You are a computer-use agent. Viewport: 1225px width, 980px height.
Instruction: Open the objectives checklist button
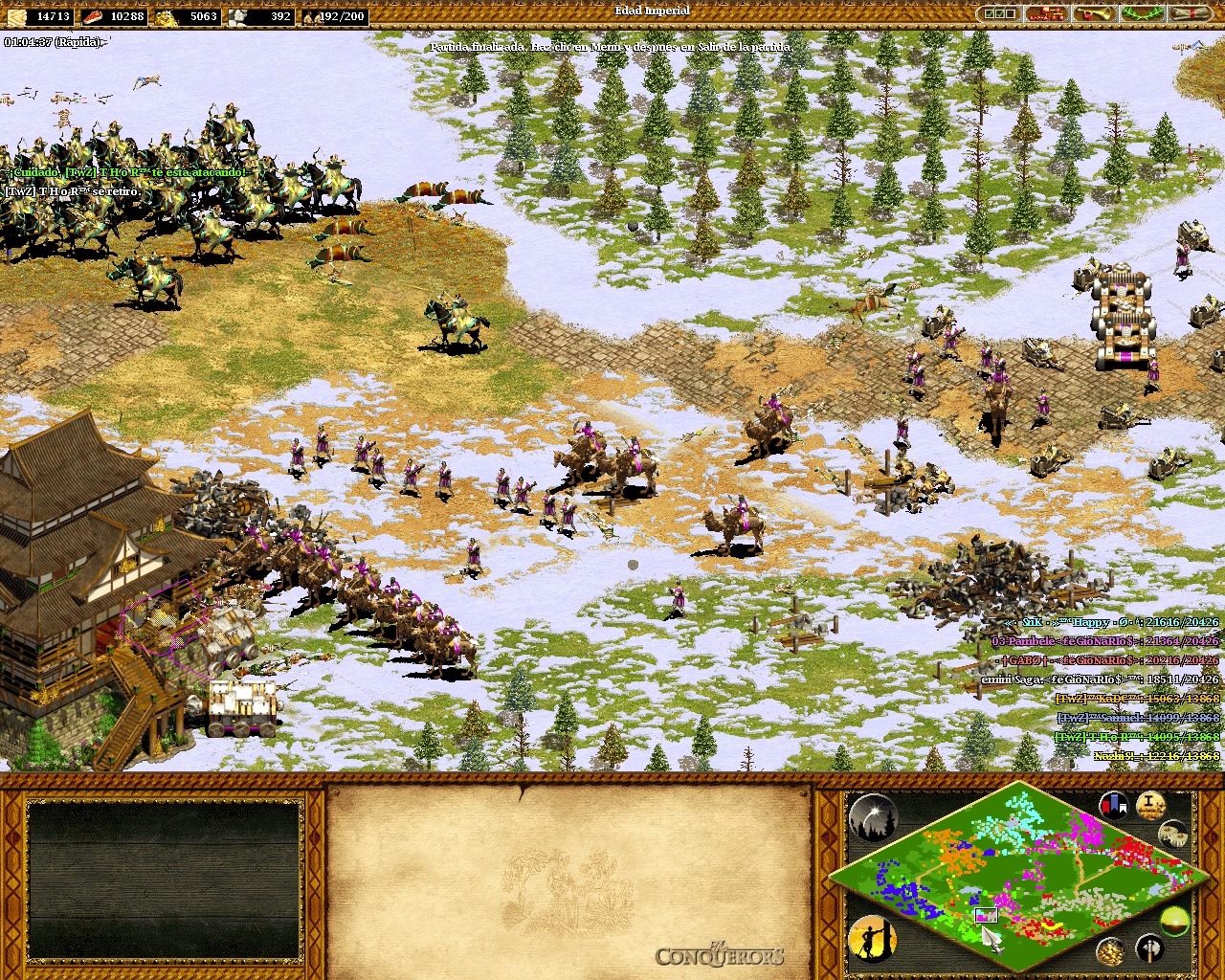click(x=999, y=14)
